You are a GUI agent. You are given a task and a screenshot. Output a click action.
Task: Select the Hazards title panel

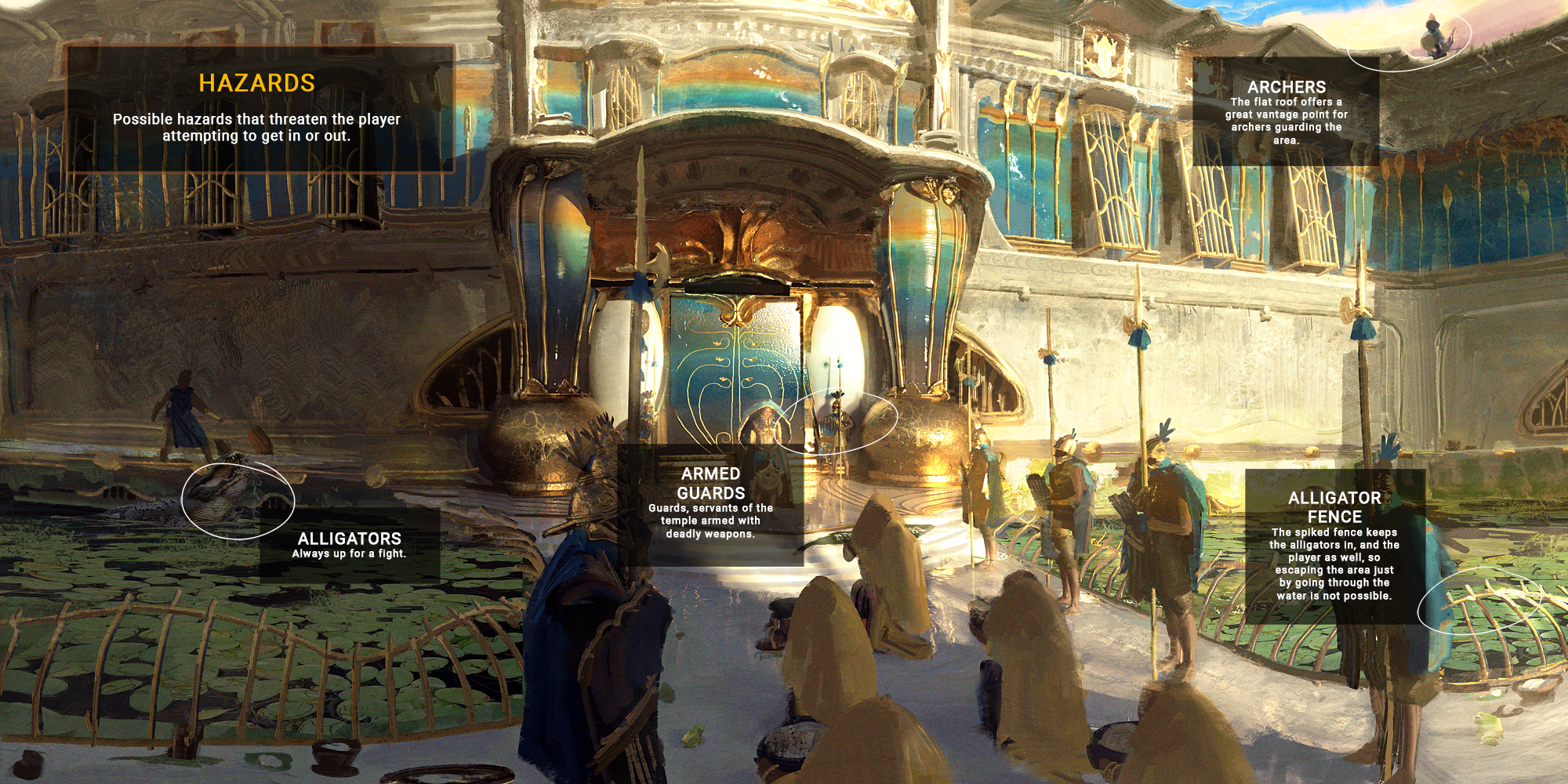tap(259, 108)
